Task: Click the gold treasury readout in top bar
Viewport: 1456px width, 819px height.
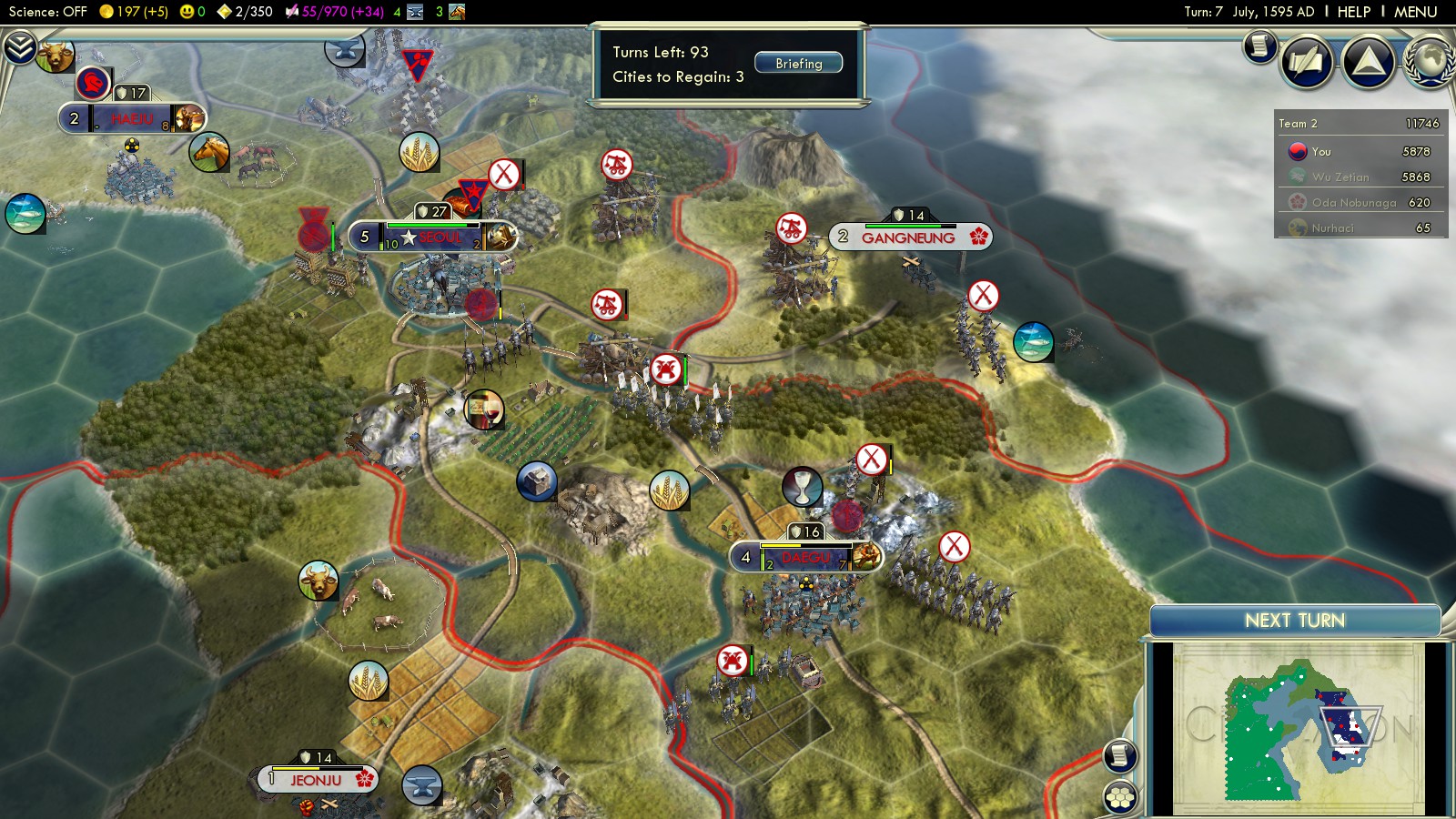Action: pos(132,12)
